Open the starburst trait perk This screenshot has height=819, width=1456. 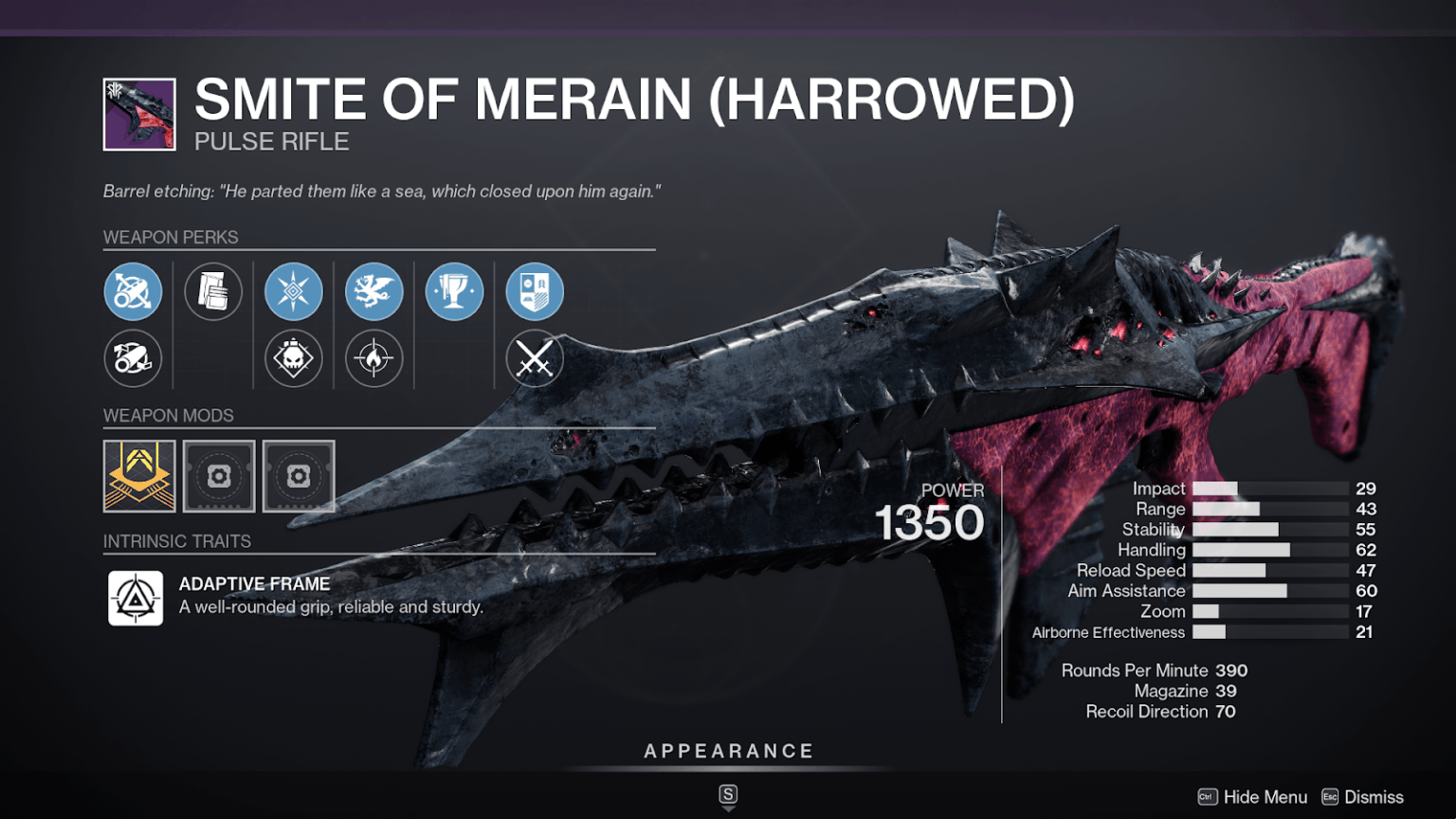[293, 291]
